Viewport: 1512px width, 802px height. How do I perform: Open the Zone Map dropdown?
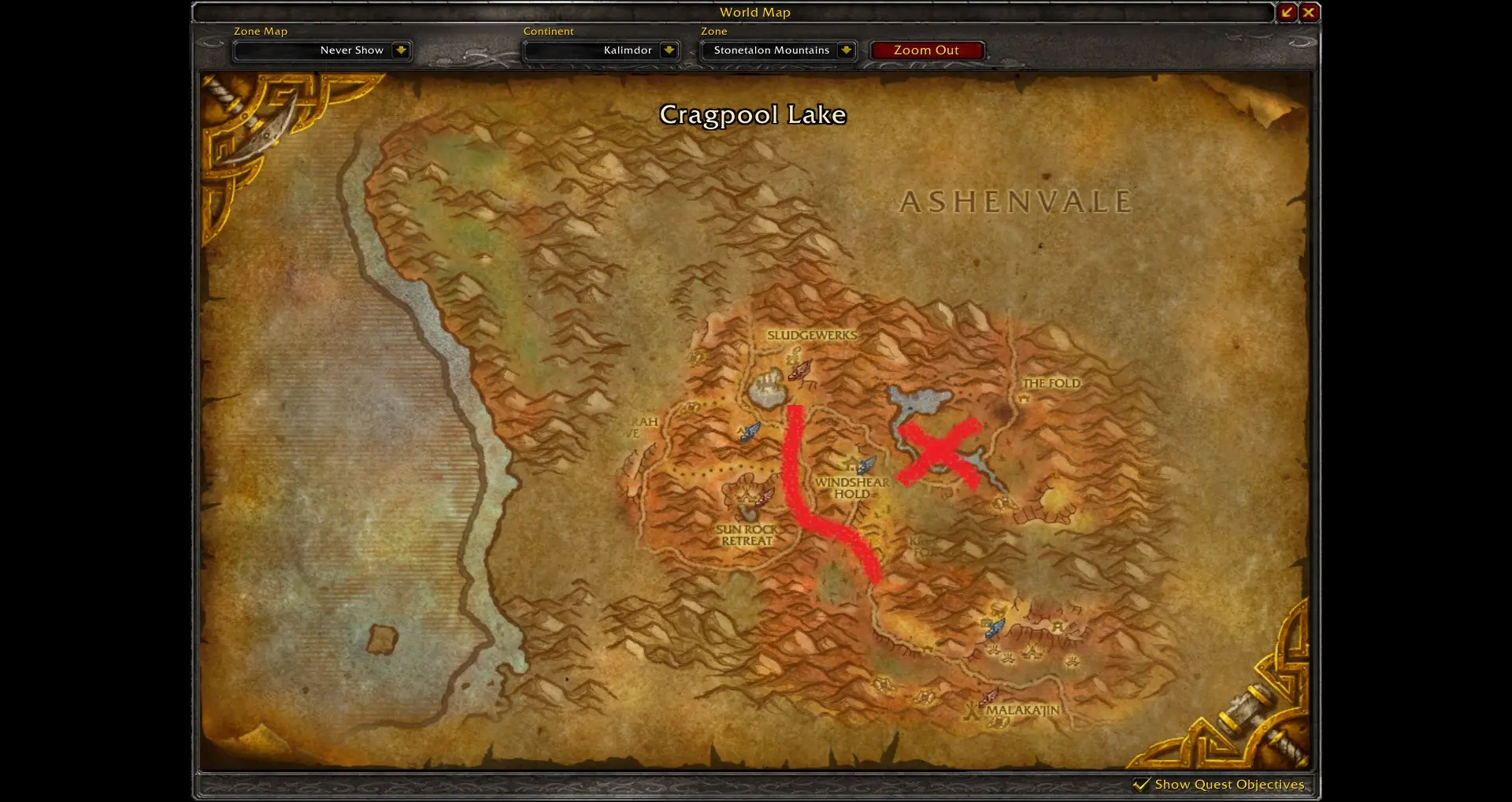click(401, 50)
